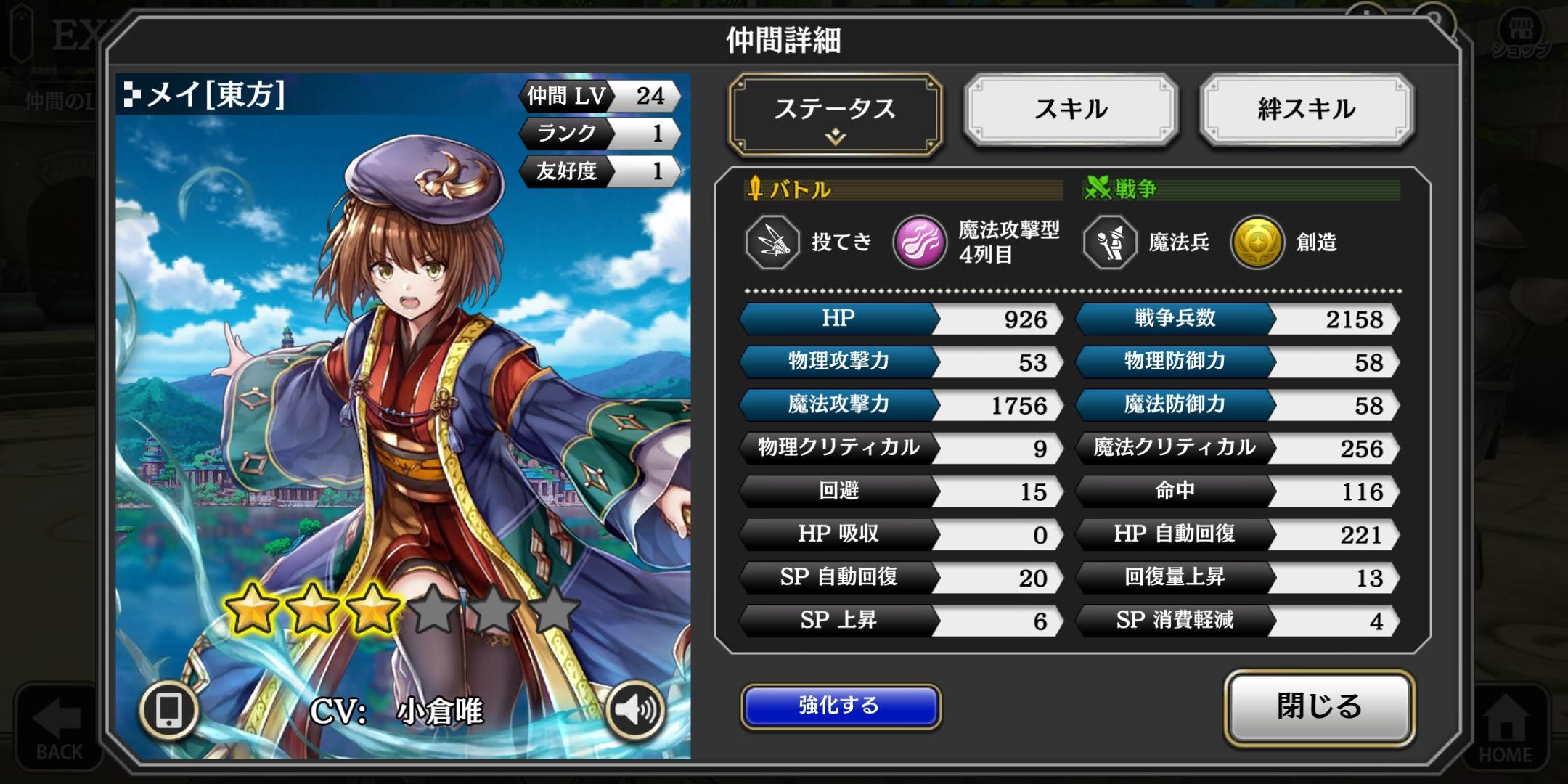Switch to the ステータス tab
Viewport: 1568px width, 784px height.
835,113
